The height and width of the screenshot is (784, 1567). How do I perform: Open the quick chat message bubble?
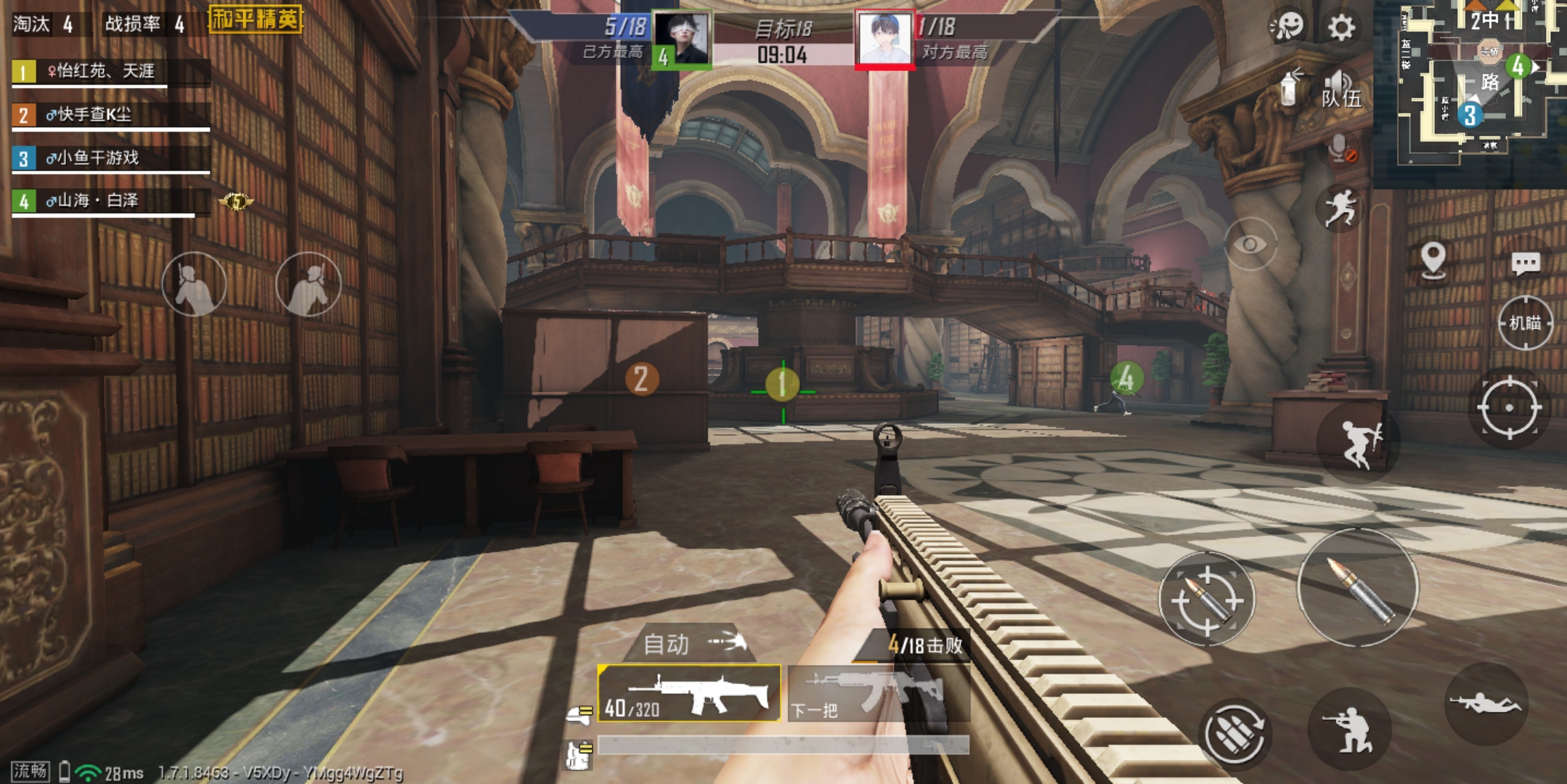1525,263
